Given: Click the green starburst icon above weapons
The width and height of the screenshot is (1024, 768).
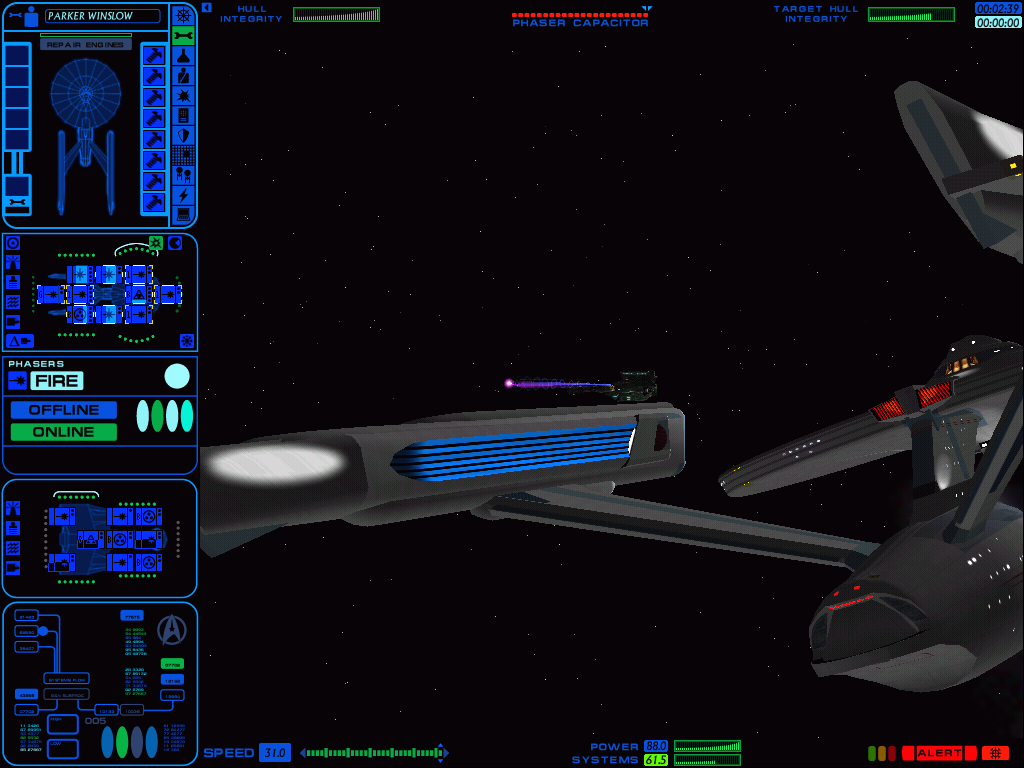Looking at the screenshot, I should [156, 242].
